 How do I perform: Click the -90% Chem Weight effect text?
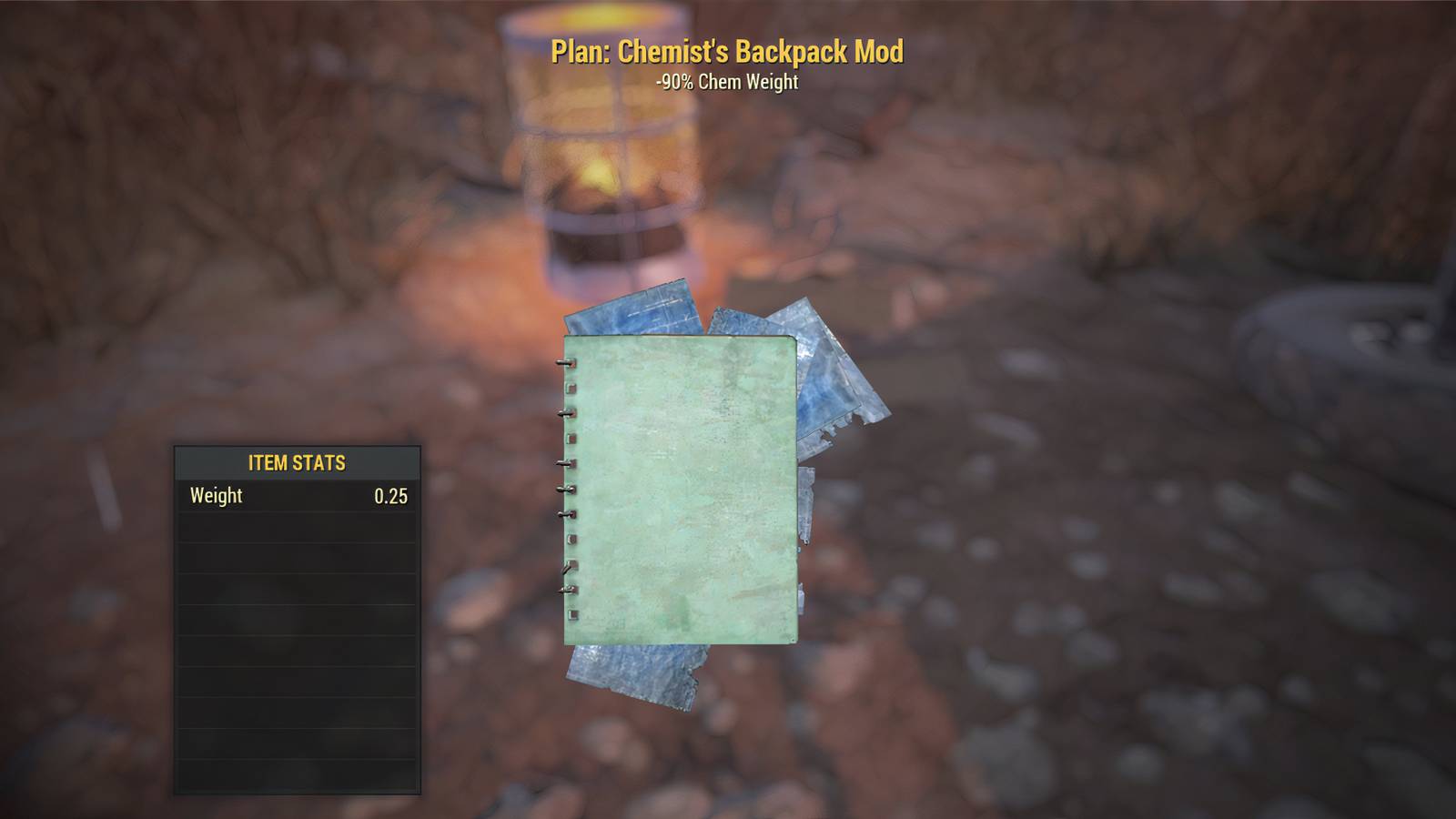726,82
